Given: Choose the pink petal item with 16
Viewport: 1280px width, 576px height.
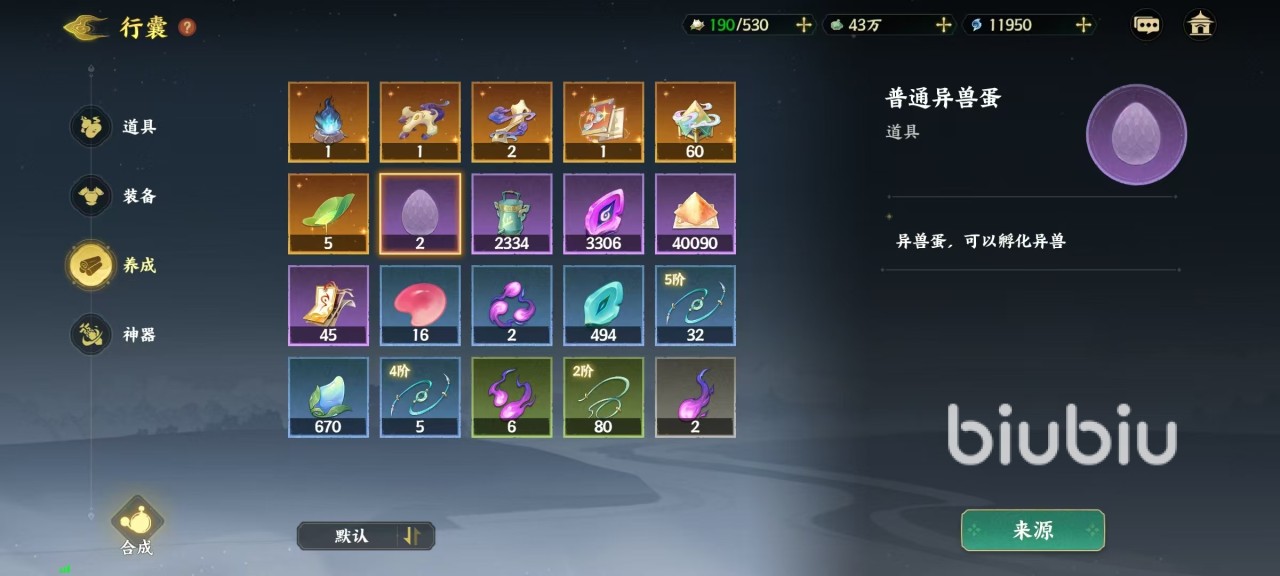Looking at the screenshot, I should (420, 305).
